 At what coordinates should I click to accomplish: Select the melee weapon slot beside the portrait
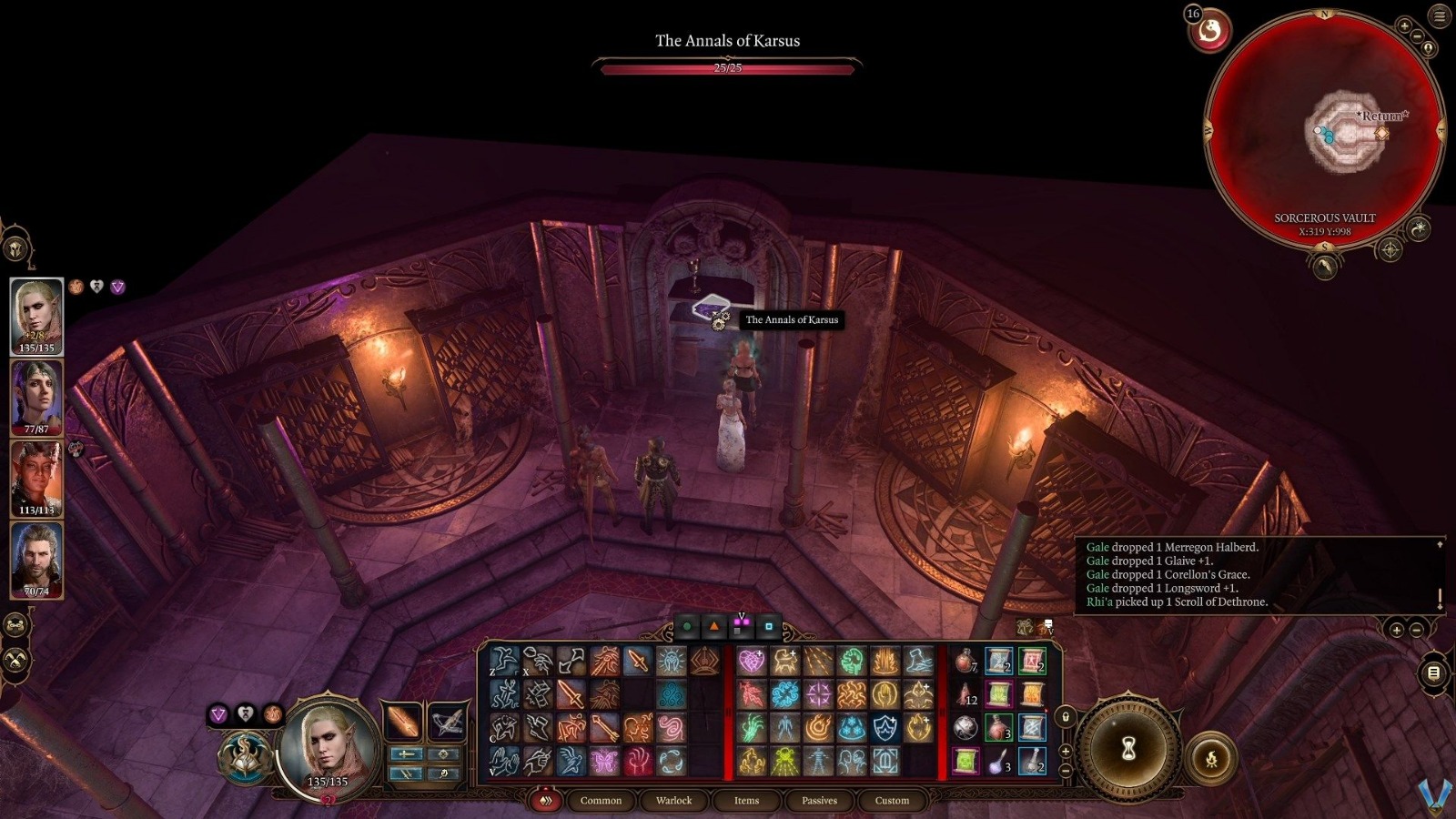coord(403,722)
